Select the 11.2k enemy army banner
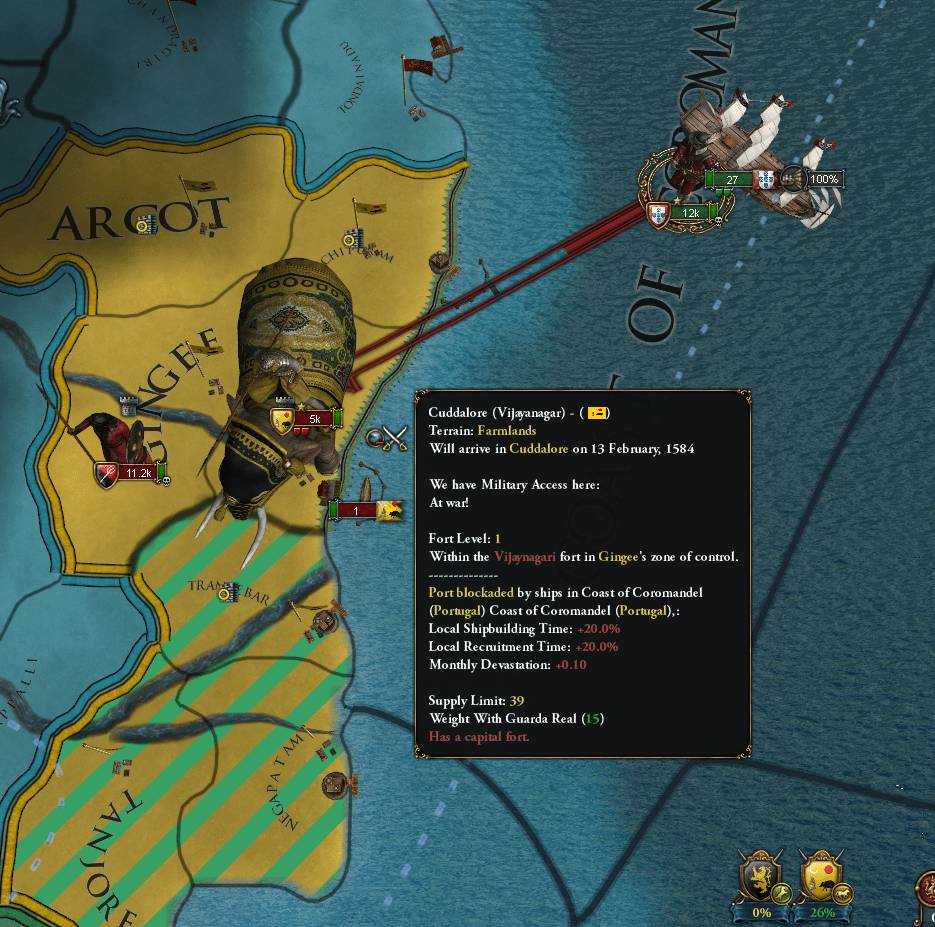Viewport: 935px width, 927px height. [138, 472]
